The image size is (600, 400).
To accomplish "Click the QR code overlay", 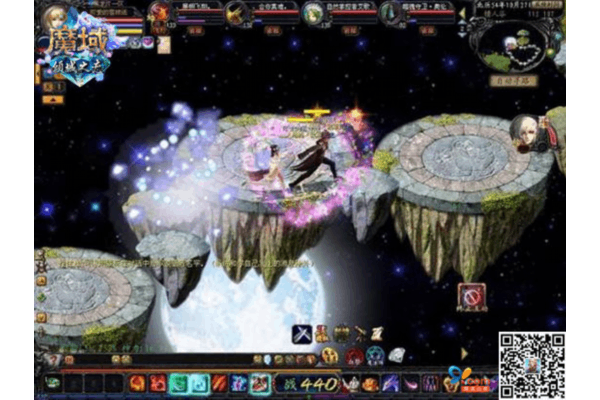I will [x=531, y=365].
